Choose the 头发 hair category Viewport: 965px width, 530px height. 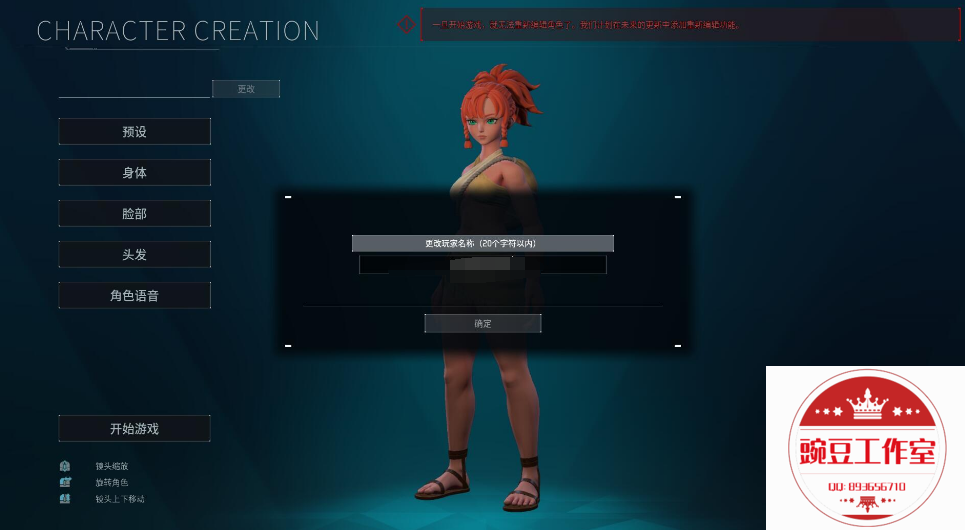tap(135, 254)
